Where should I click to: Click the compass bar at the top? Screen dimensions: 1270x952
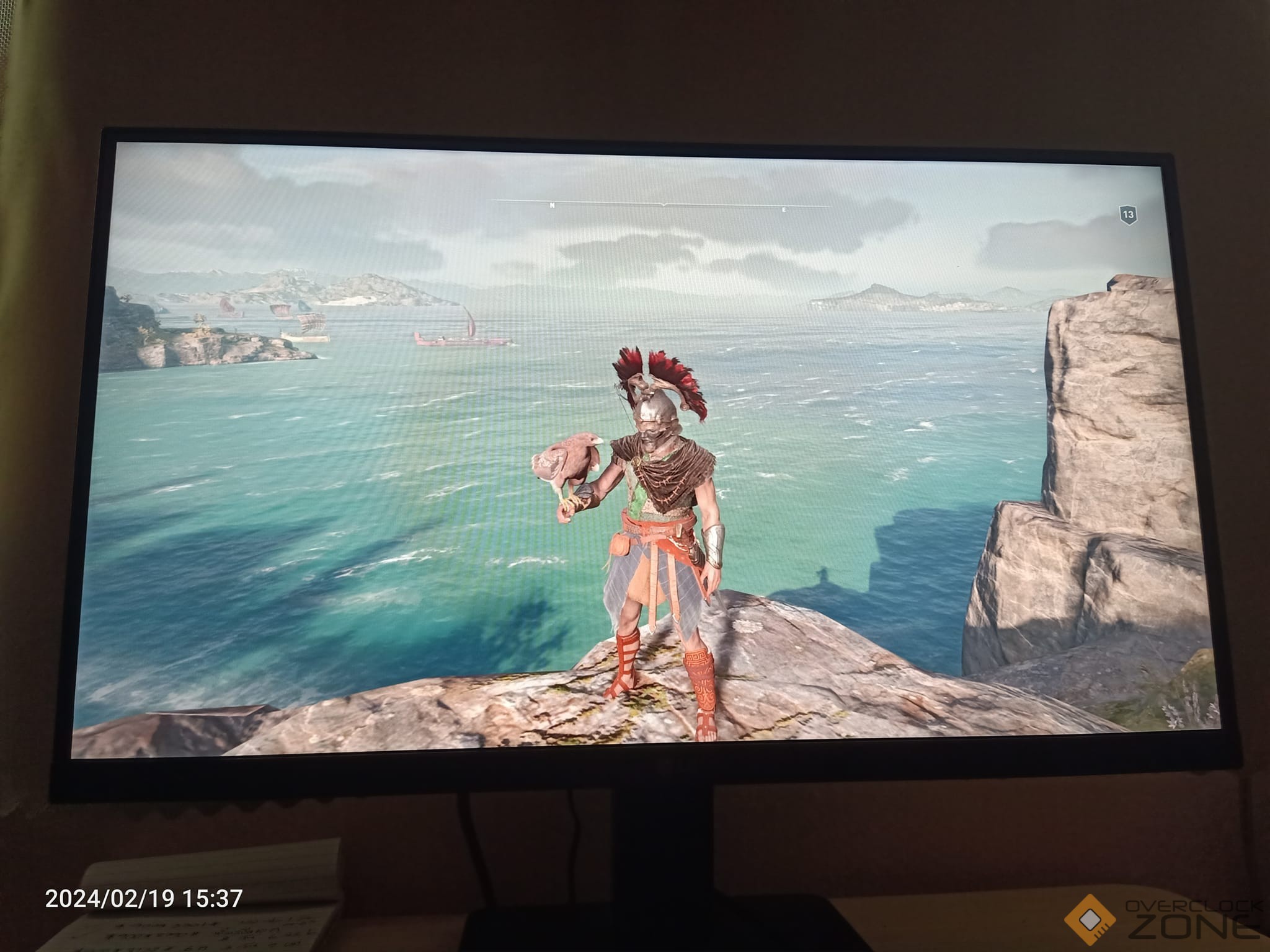(662, 205)
